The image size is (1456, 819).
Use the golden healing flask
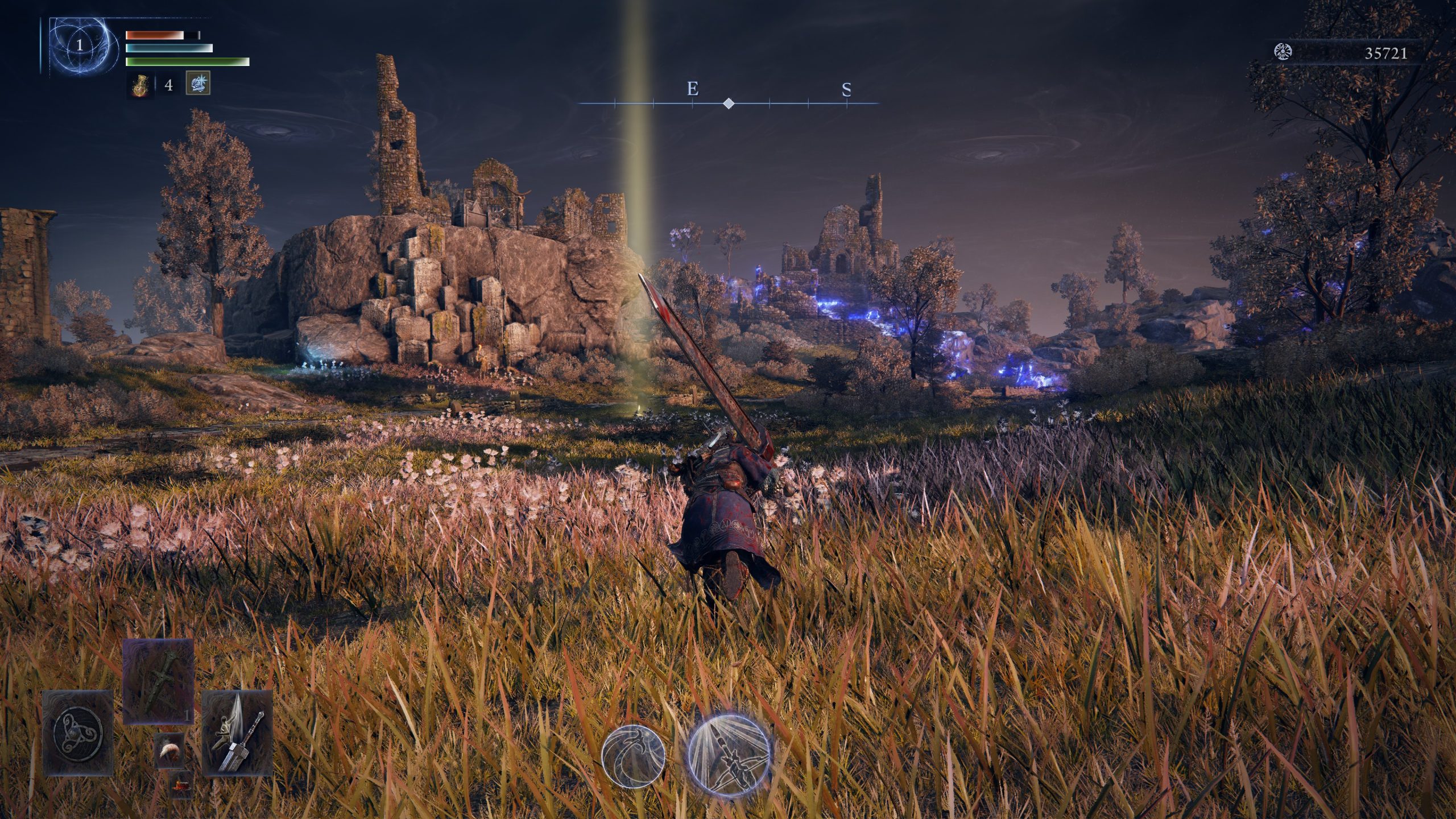tap(140, 85)
